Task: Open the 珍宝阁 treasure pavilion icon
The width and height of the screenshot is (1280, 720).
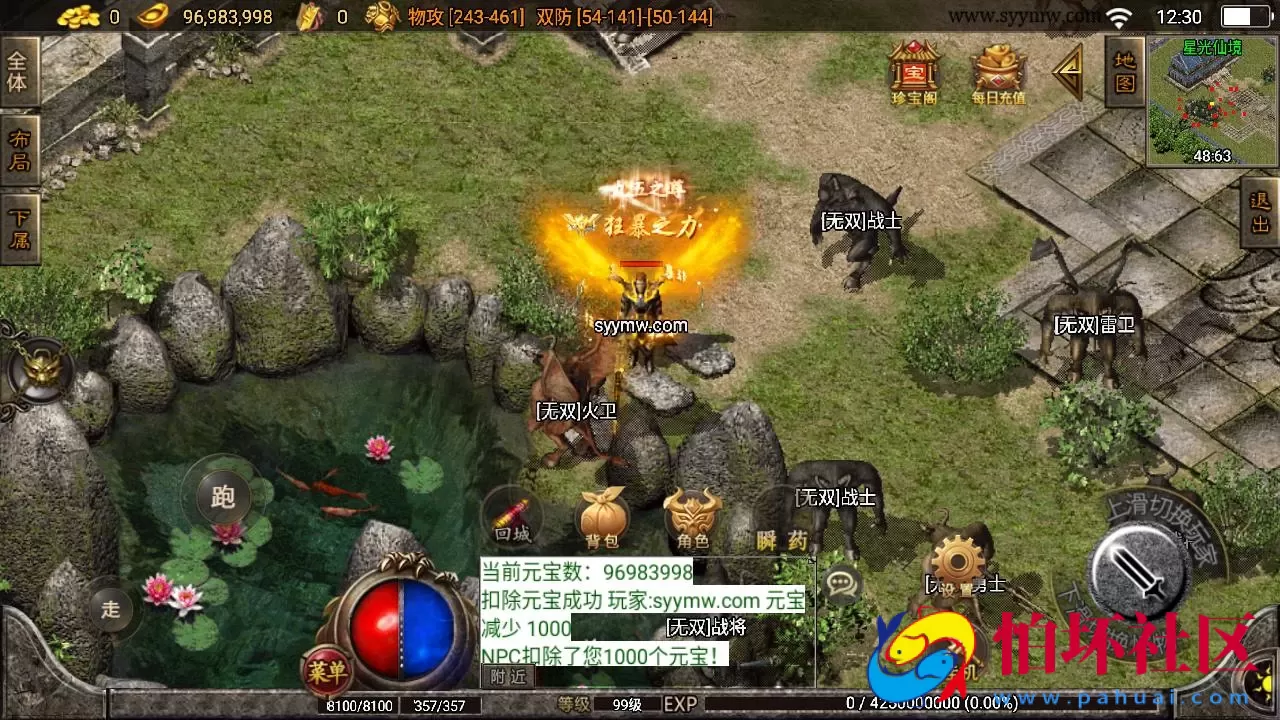Action: click(x=914, y=70)
